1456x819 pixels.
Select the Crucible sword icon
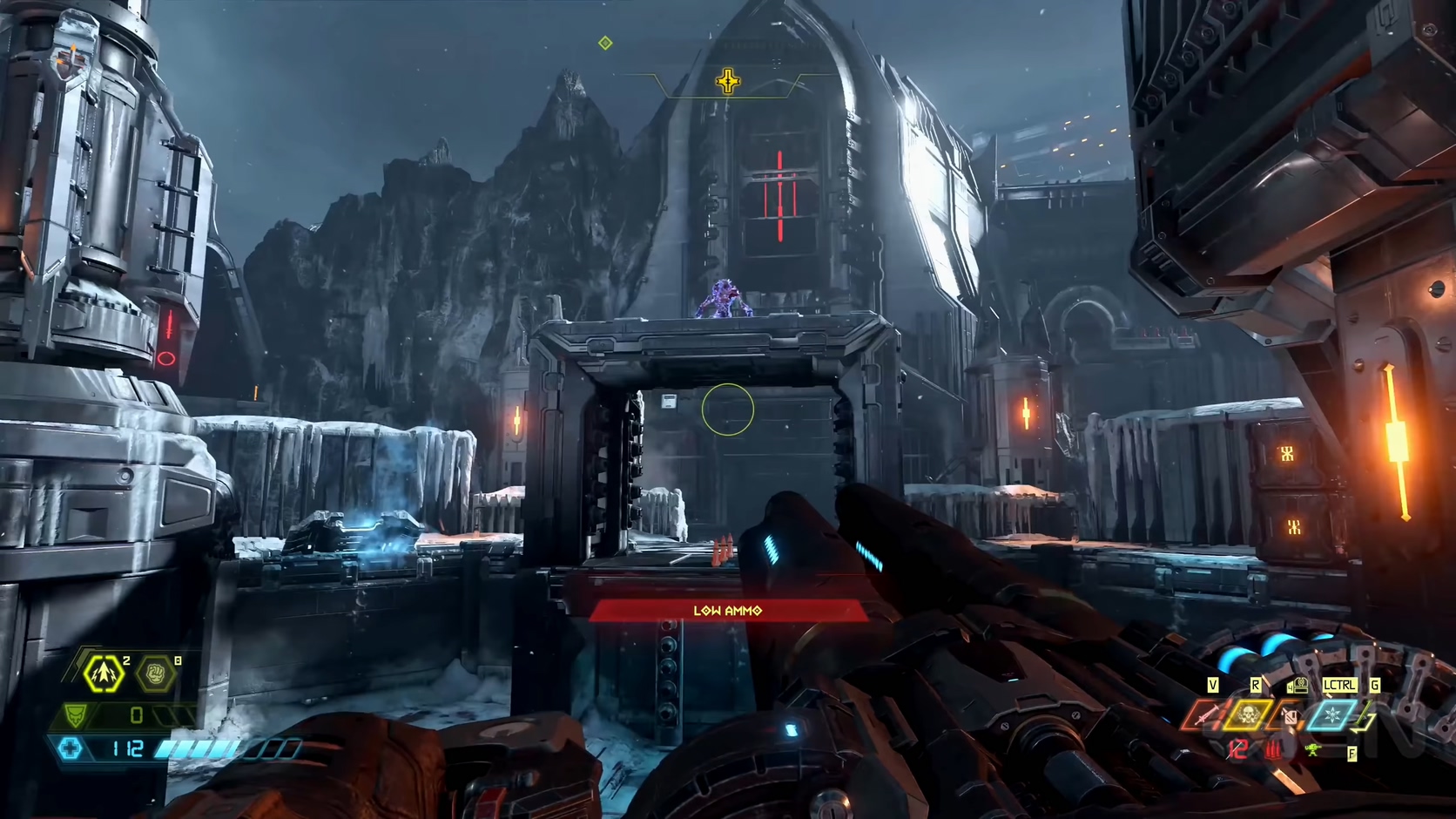(1205, 716)
